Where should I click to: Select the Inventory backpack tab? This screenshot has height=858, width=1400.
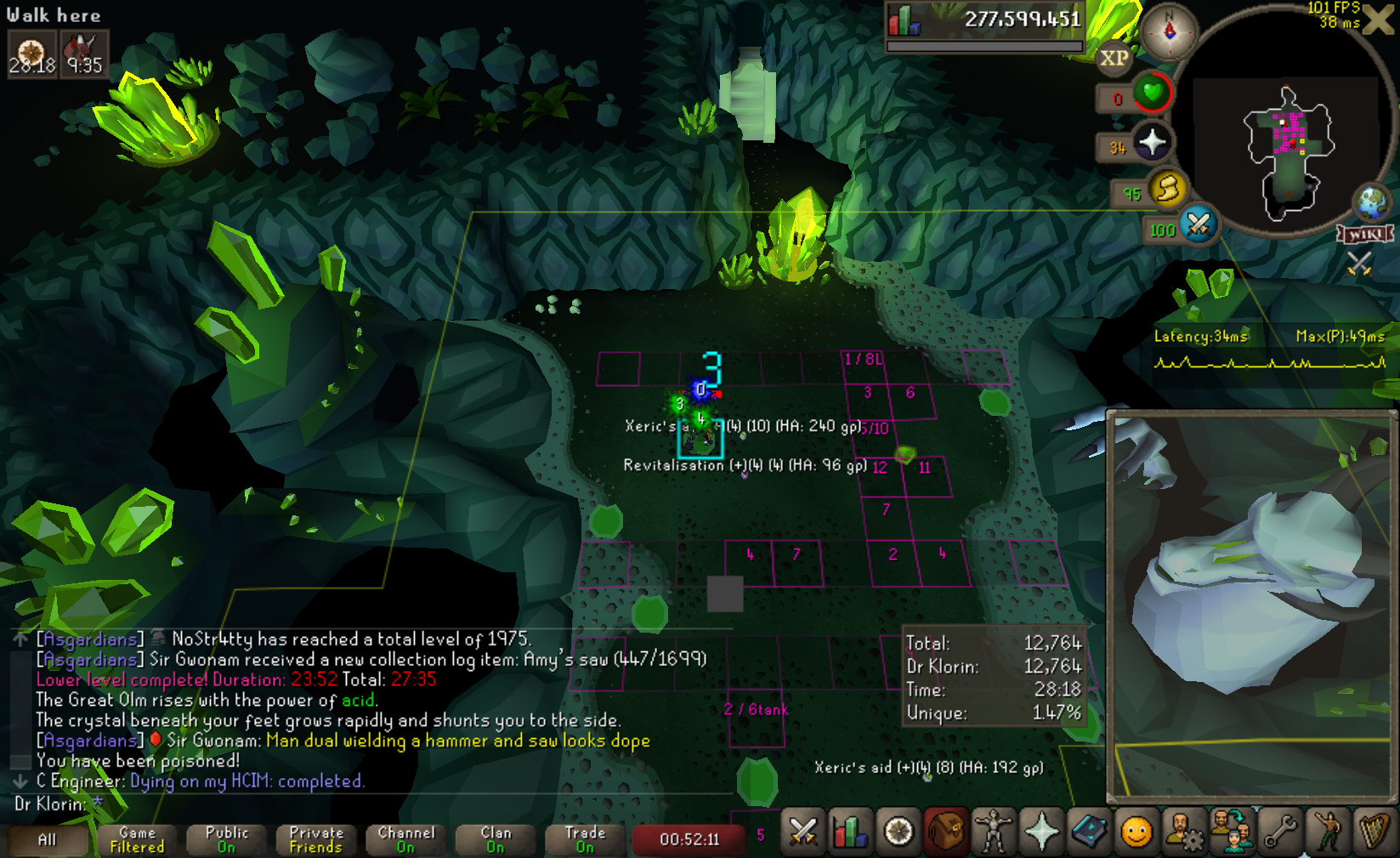coord(945,831)
